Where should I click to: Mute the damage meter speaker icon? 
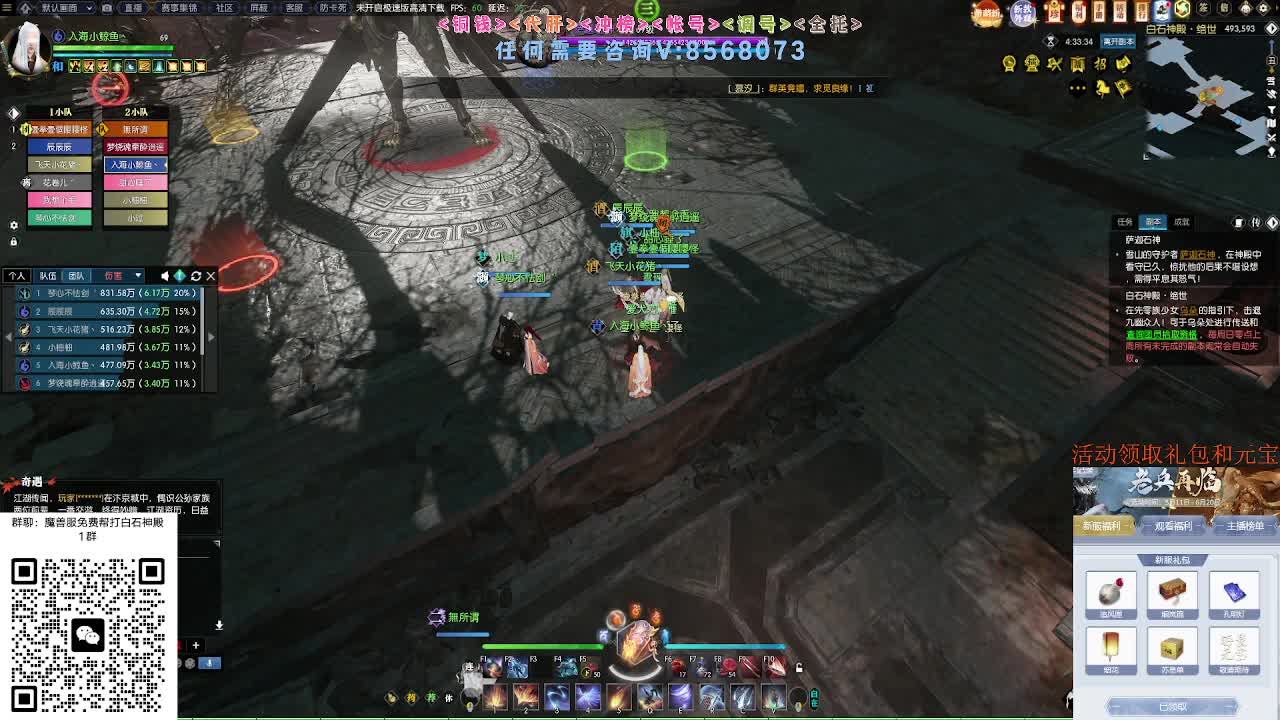point(165,276)
